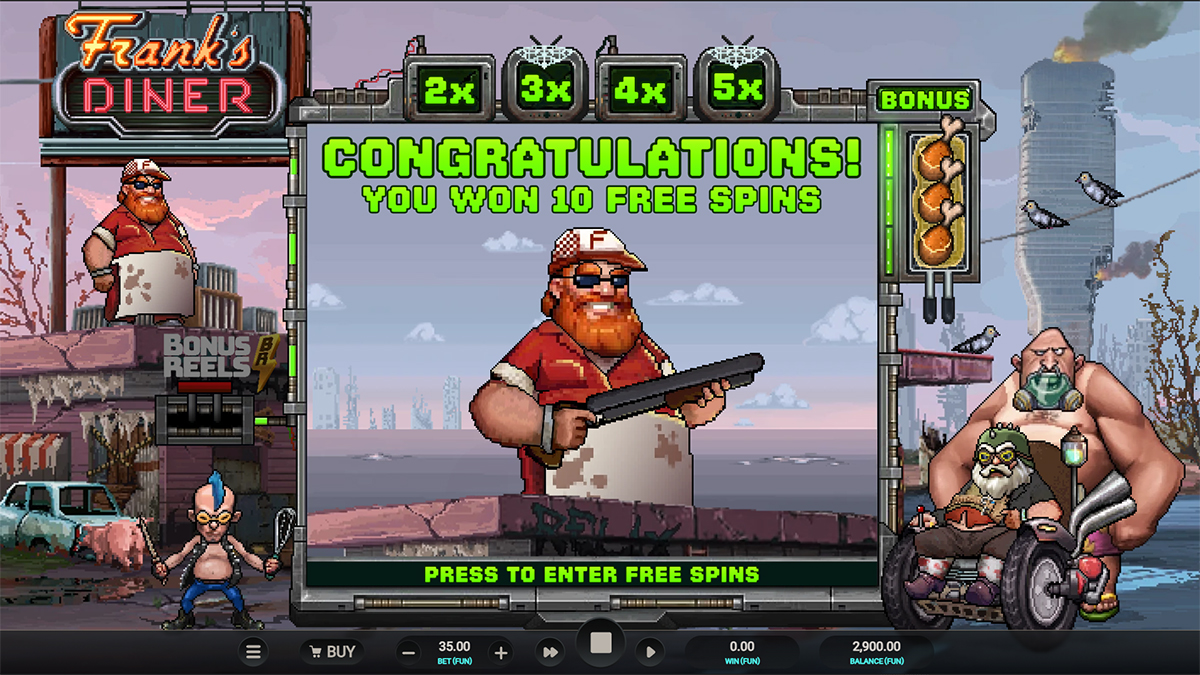1200x675 pixels.
Task: Toggle the fast-forward turbo spin button
Action: pos(550,652)
